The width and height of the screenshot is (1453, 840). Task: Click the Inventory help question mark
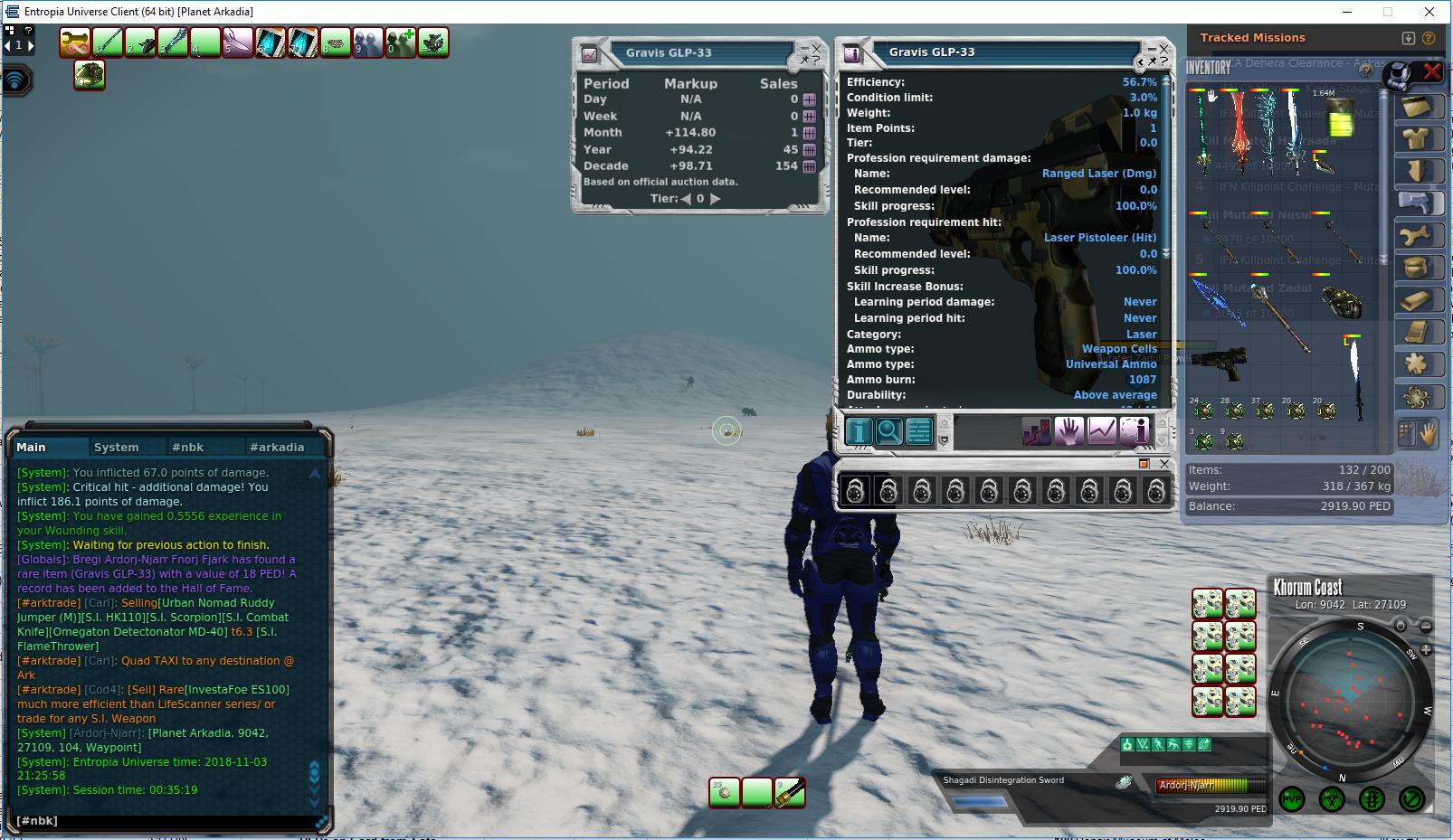coord(1366,71)
